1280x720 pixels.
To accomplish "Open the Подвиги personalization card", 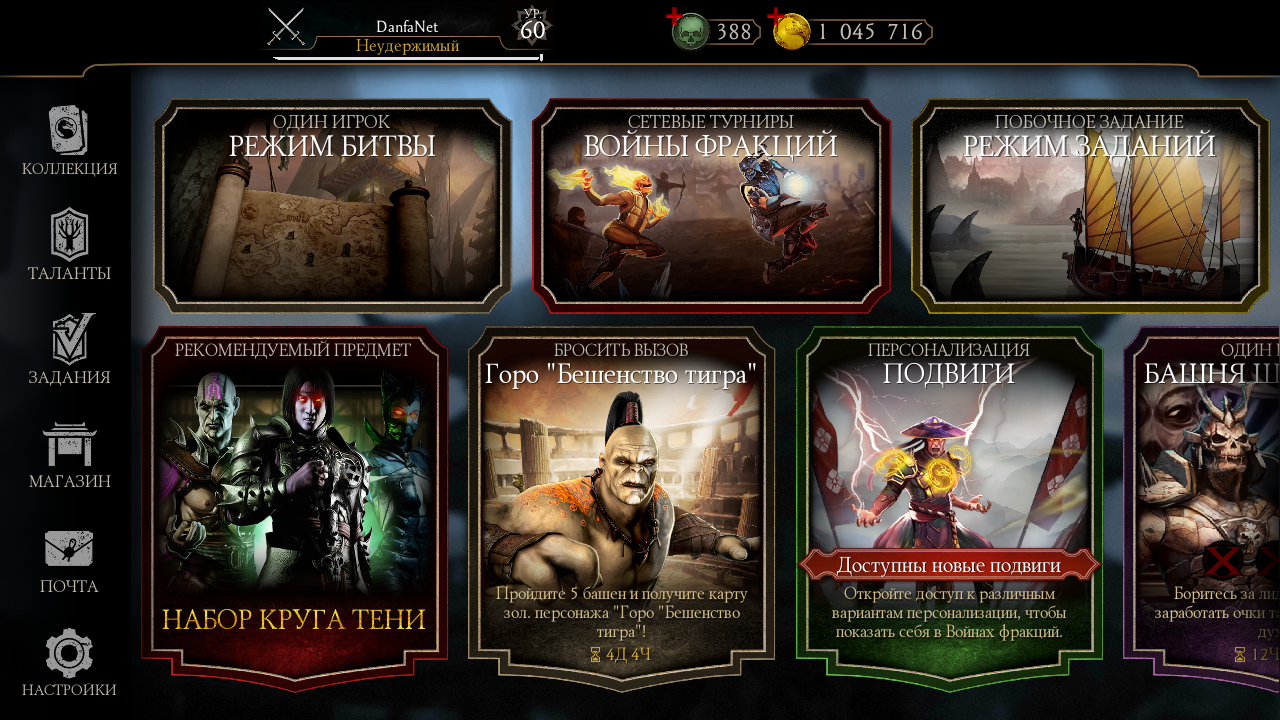I will point(949,507).
